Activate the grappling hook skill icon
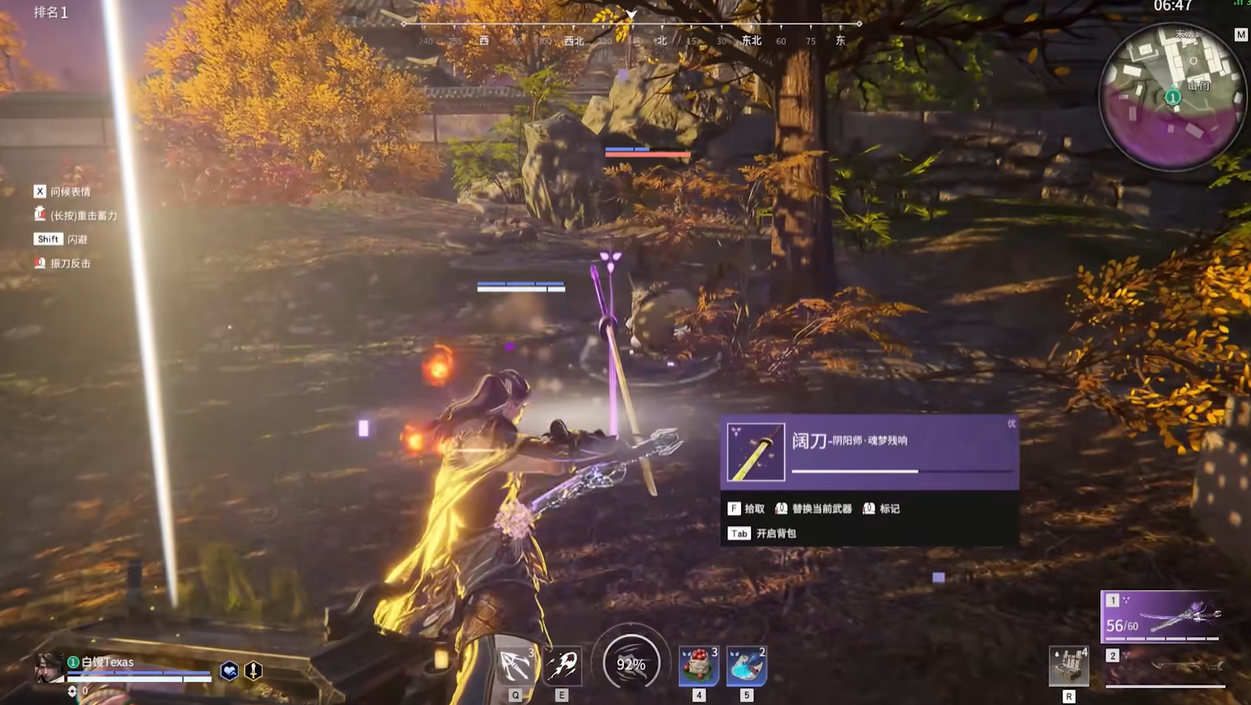The height and width of the screenshot is (705, 1251). (x=516, y=665)
